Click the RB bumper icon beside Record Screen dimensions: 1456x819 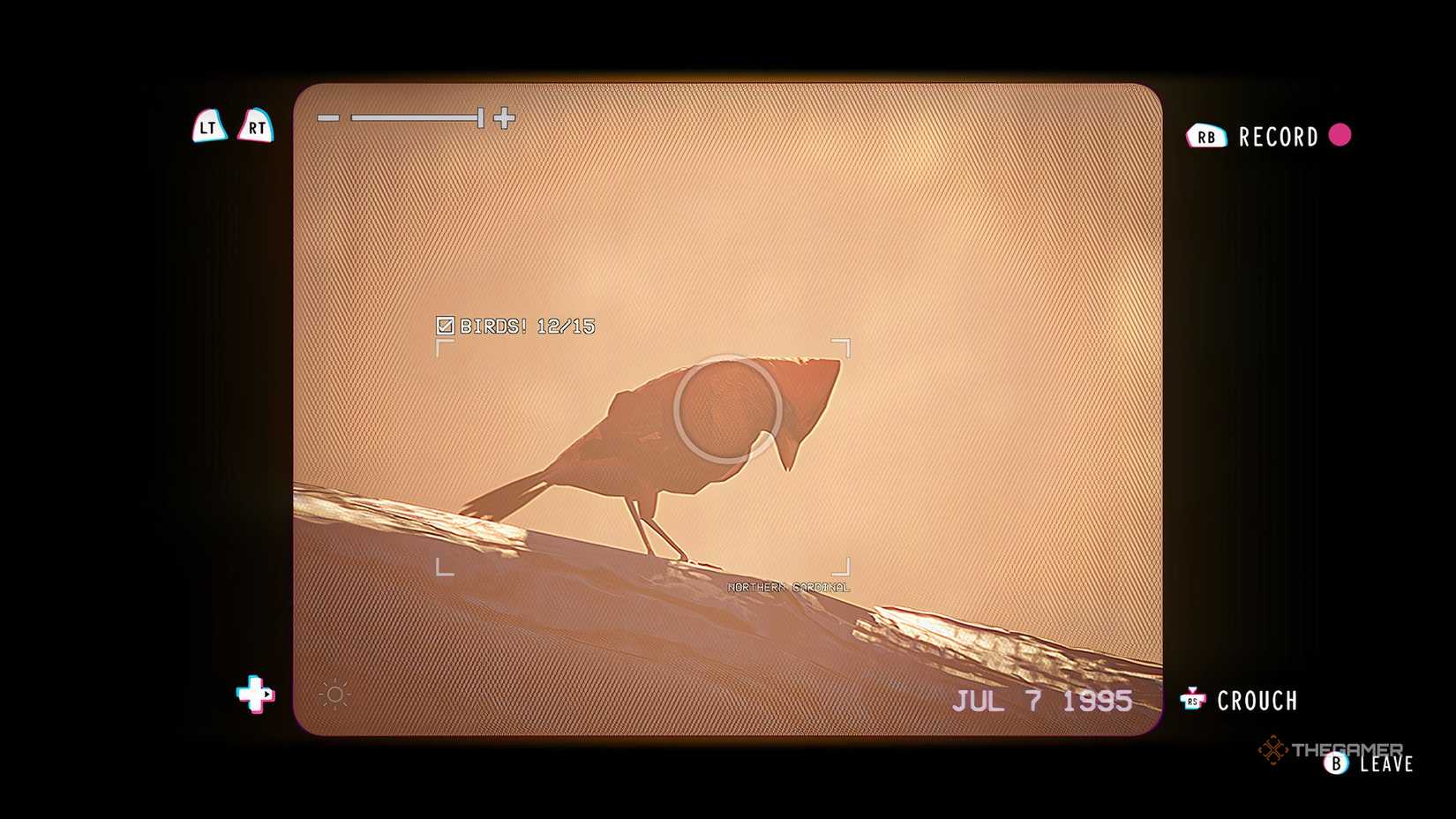pyautogui.click(x=1207, y=136)
